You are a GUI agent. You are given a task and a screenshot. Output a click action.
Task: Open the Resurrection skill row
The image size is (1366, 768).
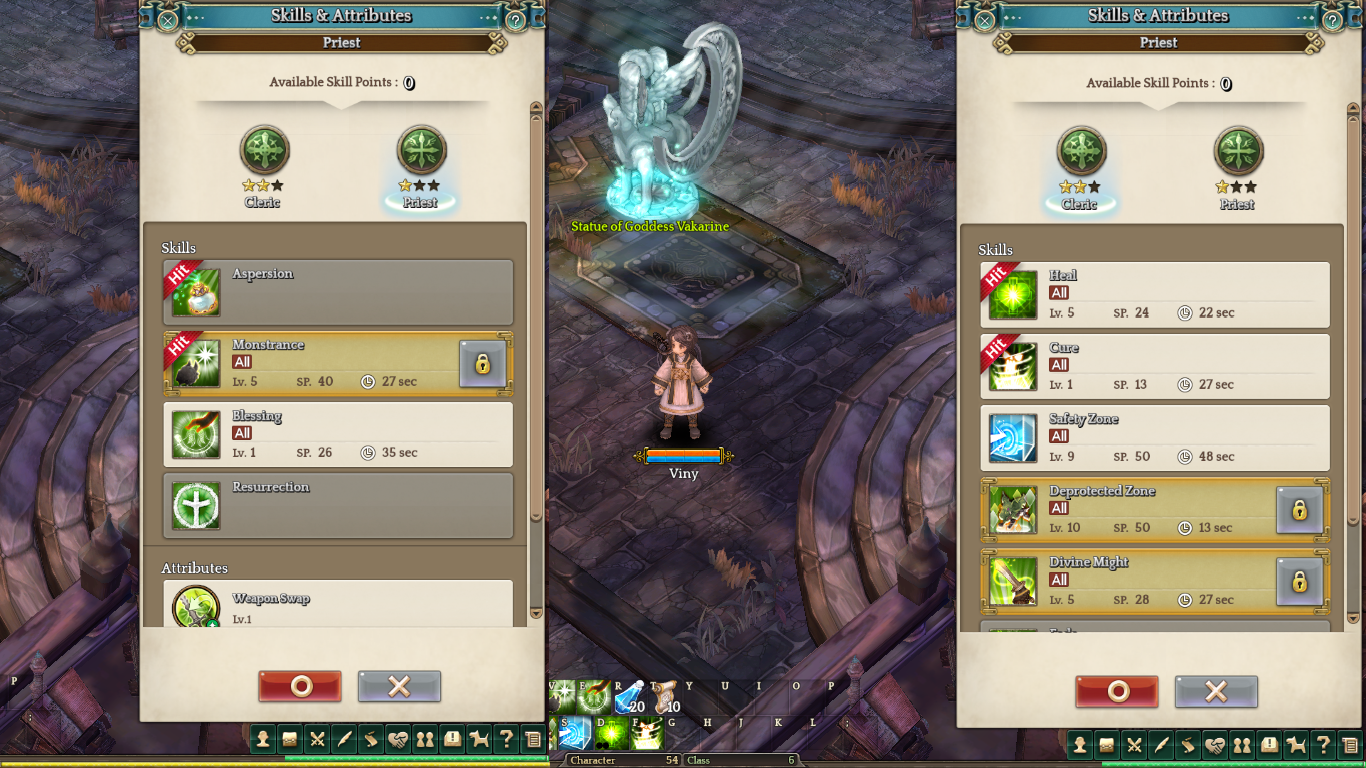point(338,506)
